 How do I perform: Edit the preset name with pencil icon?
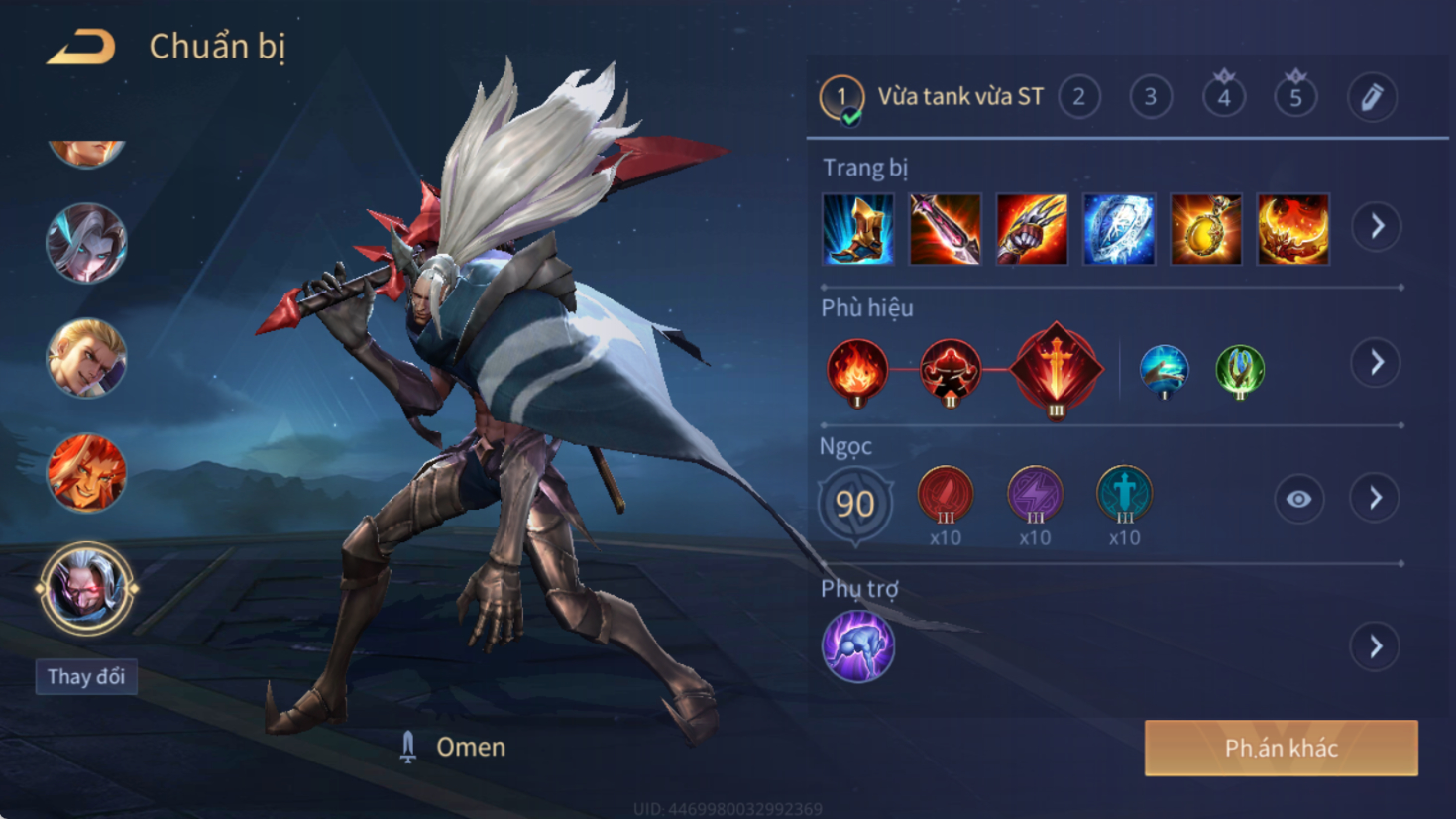(x=1372, y=97)
